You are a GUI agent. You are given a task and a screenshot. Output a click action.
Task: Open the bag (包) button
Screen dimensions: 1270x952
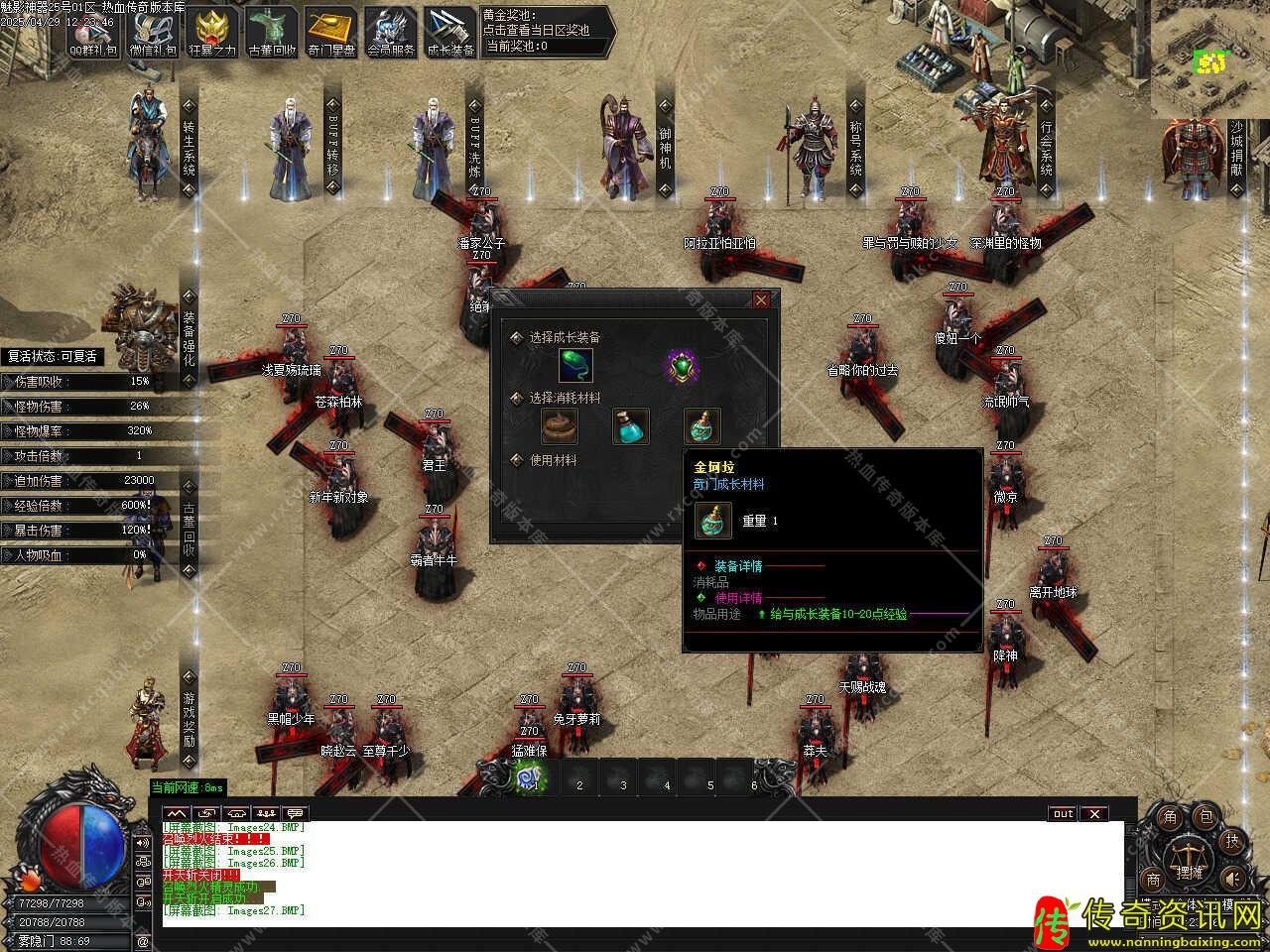[x=1206, y=817]
